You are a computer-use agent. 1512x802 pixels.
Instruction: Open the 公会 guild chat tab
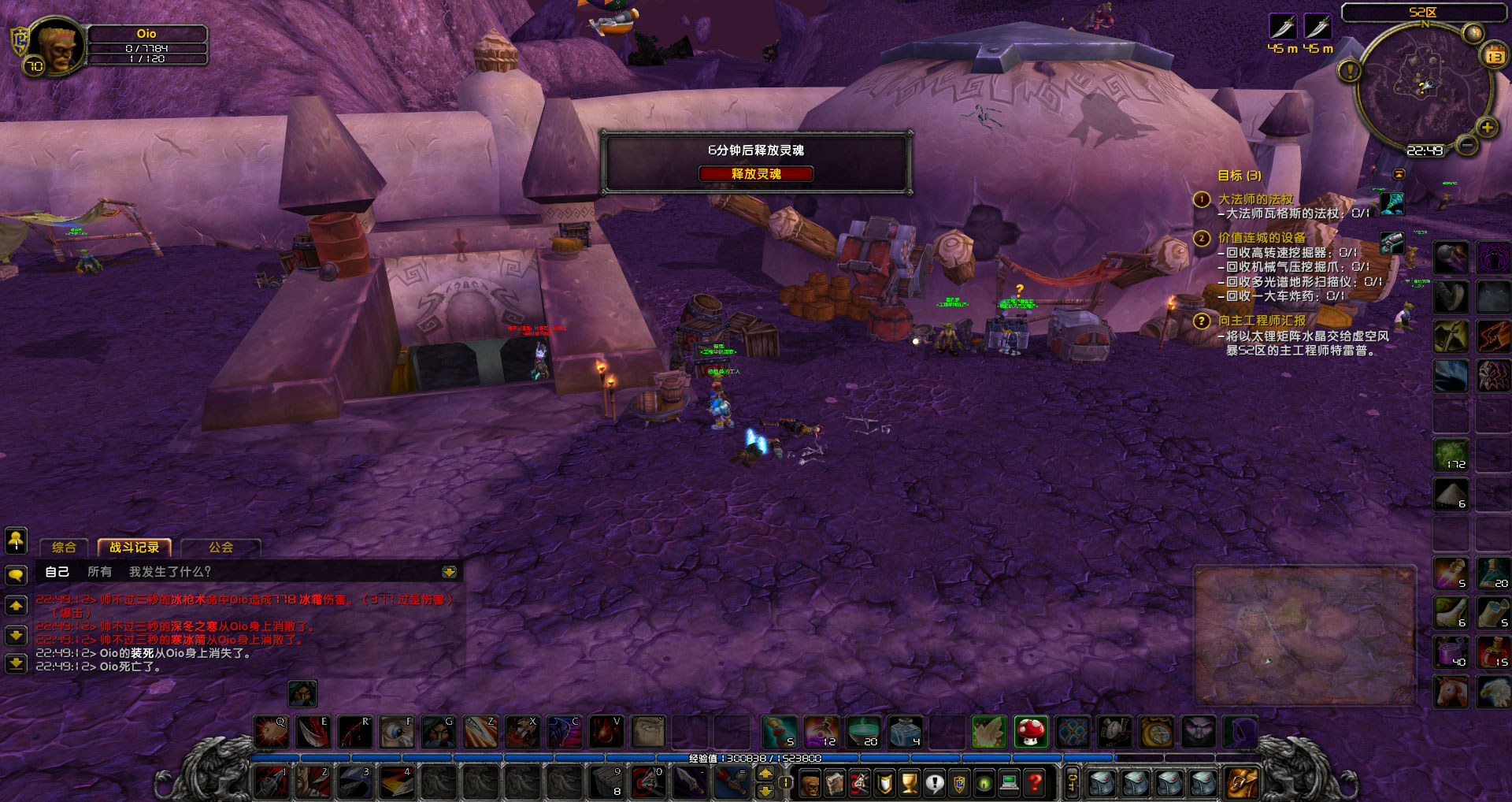point(220,548)
